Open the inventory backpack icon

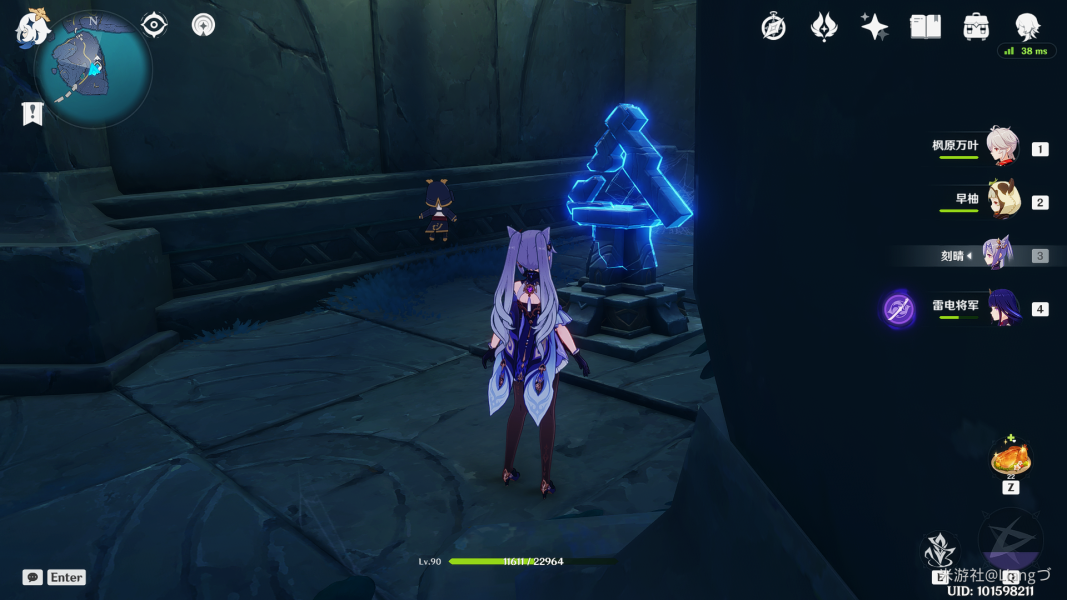click(x=976, y=27)
